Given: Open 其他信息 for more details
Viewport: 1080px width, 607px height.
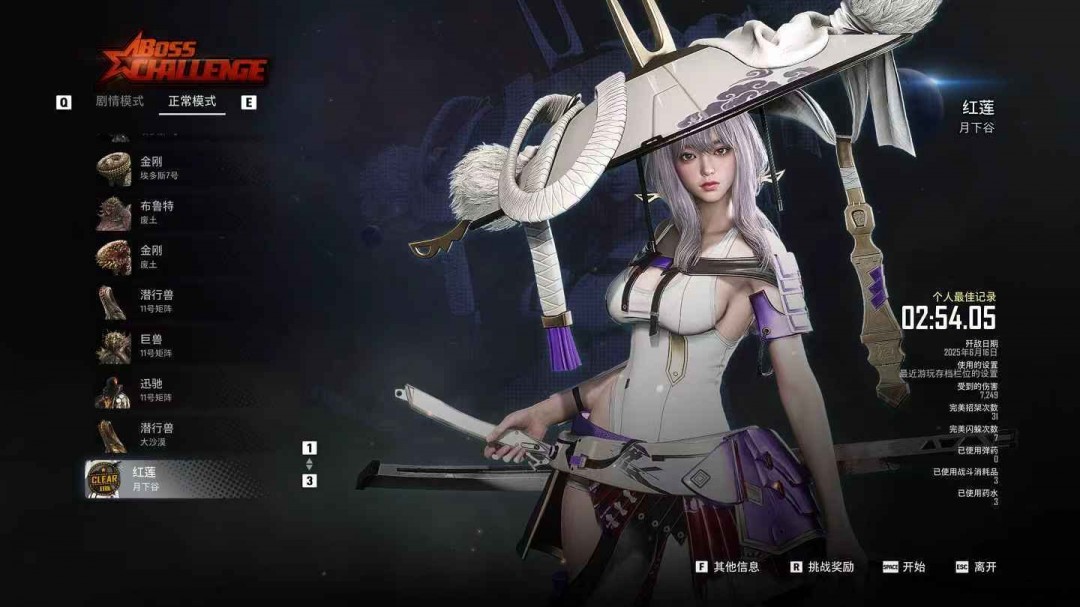Looking at the screenshot, I should pyautogui.click(x=728, y=567).
